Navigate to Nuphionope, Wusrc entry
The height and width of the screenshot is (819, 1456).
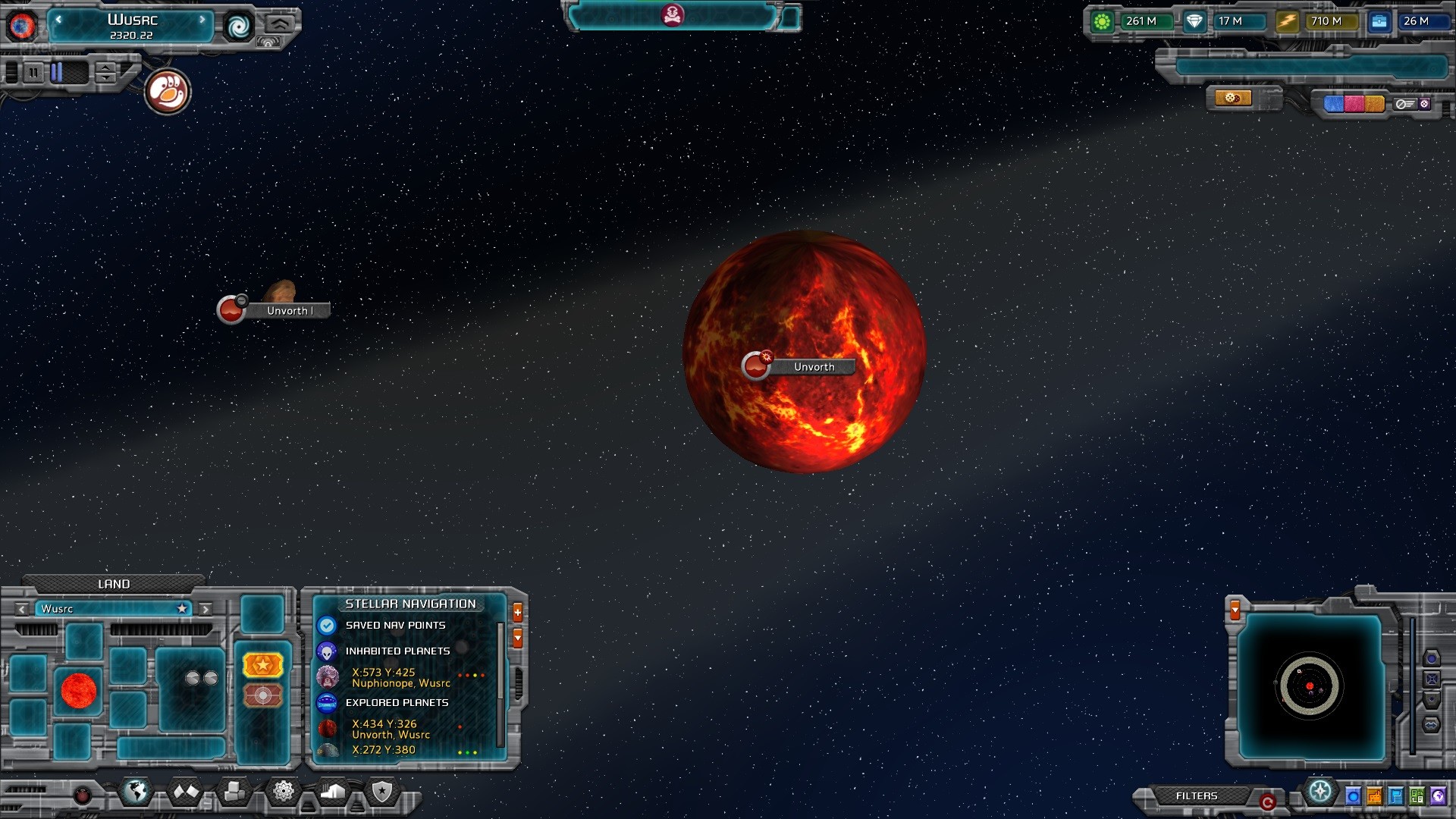(400, 678)
